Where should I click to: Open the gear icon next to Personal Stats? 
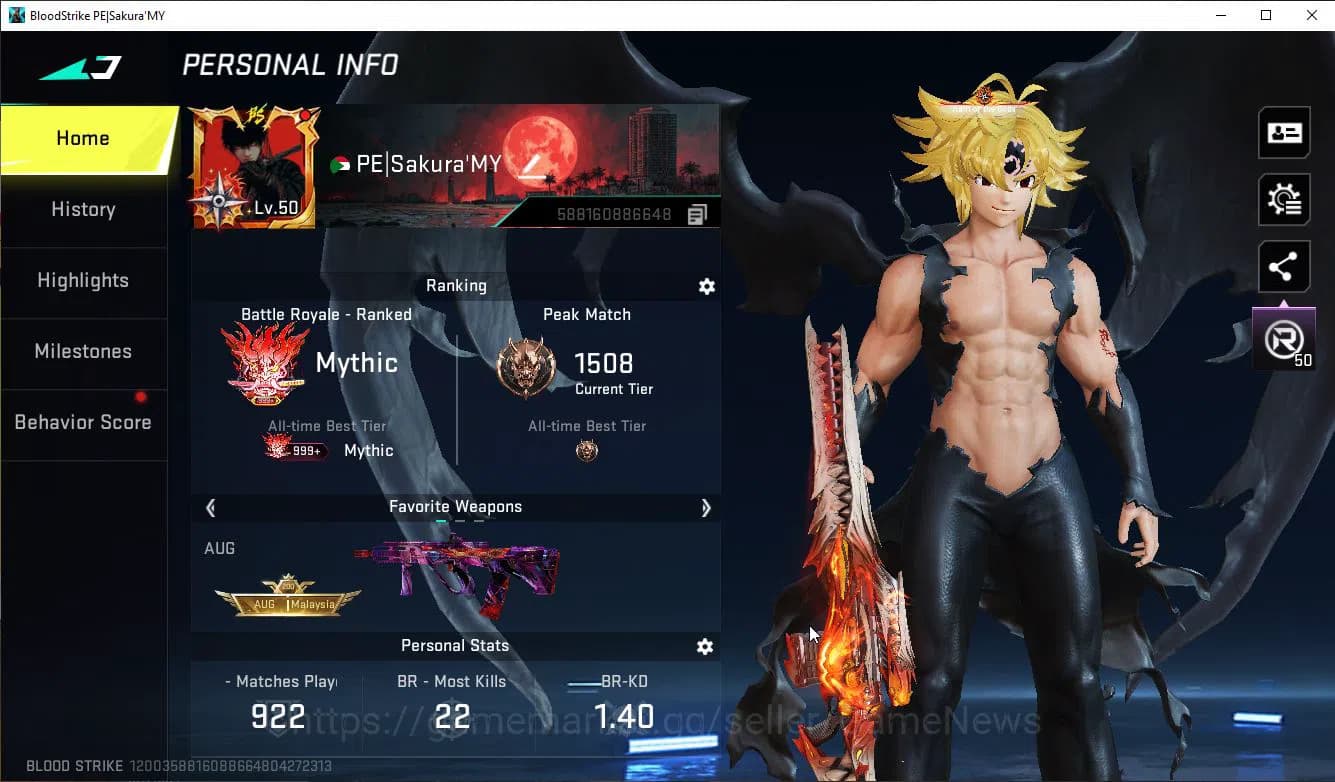click(x=705, y=647)
